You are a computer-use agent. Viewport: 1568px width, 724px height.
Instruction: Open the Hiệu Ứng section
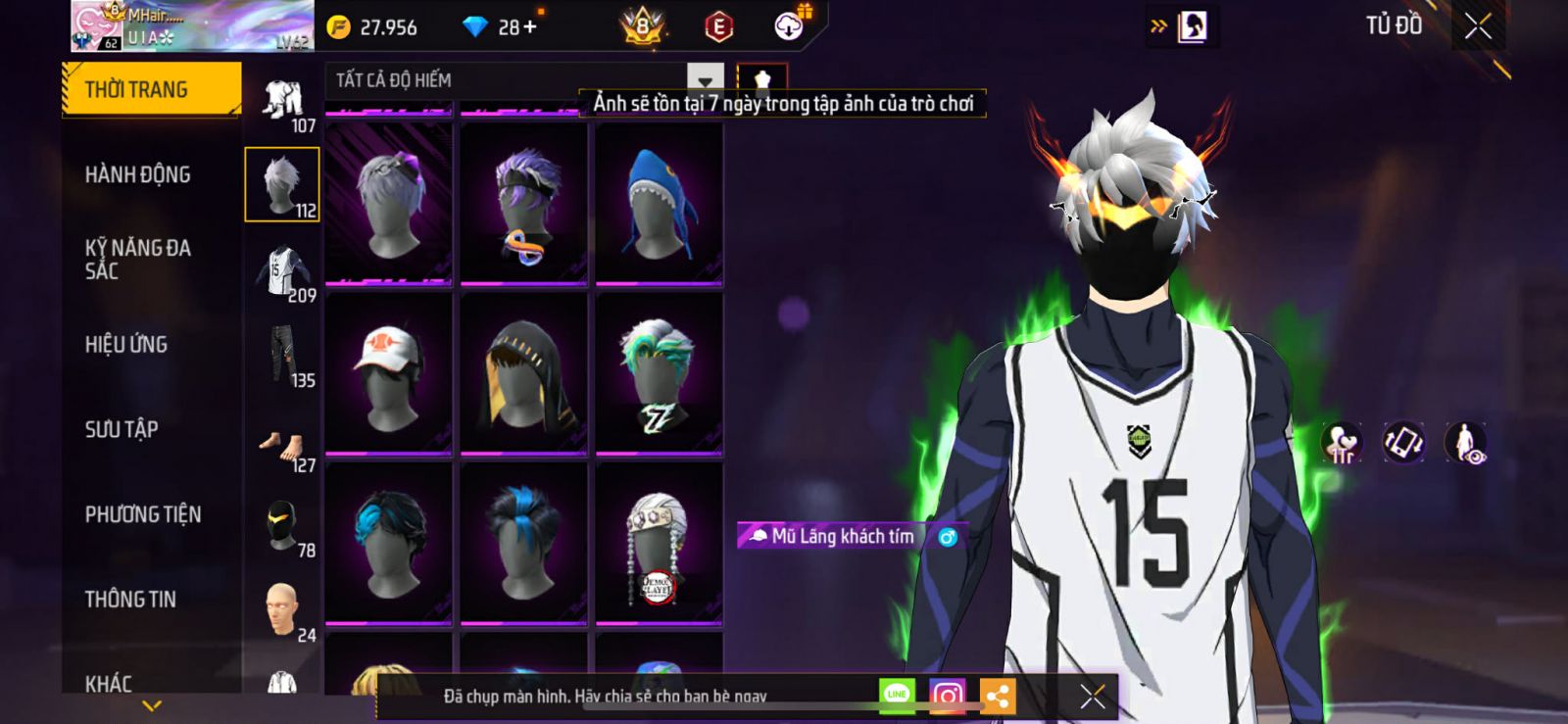point(126,345)
